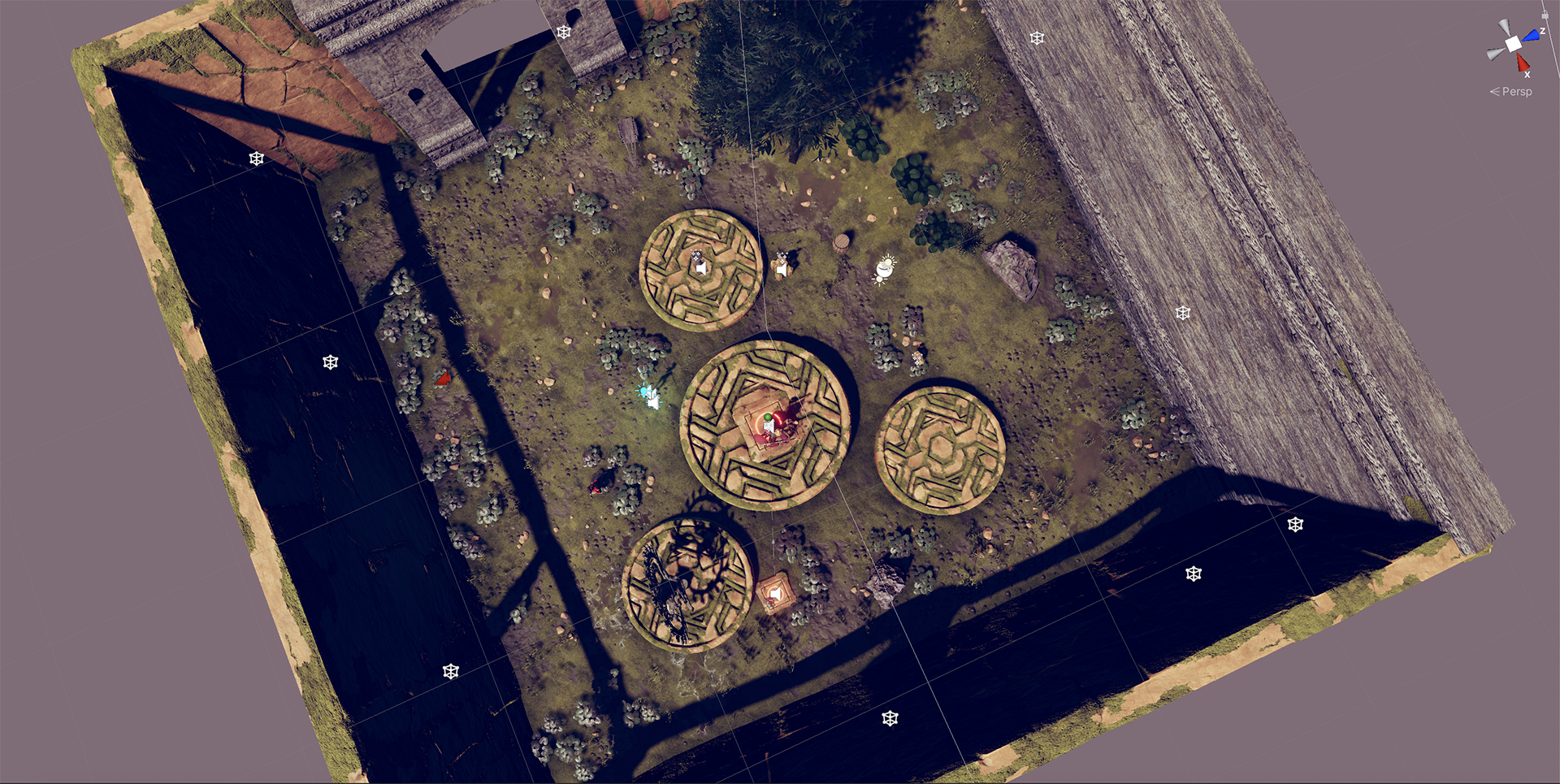The width and height of the screenshot is (1560, 784).
Task: Select the speaker gizmo on the small rock outcrop
Action: (781, 268)
